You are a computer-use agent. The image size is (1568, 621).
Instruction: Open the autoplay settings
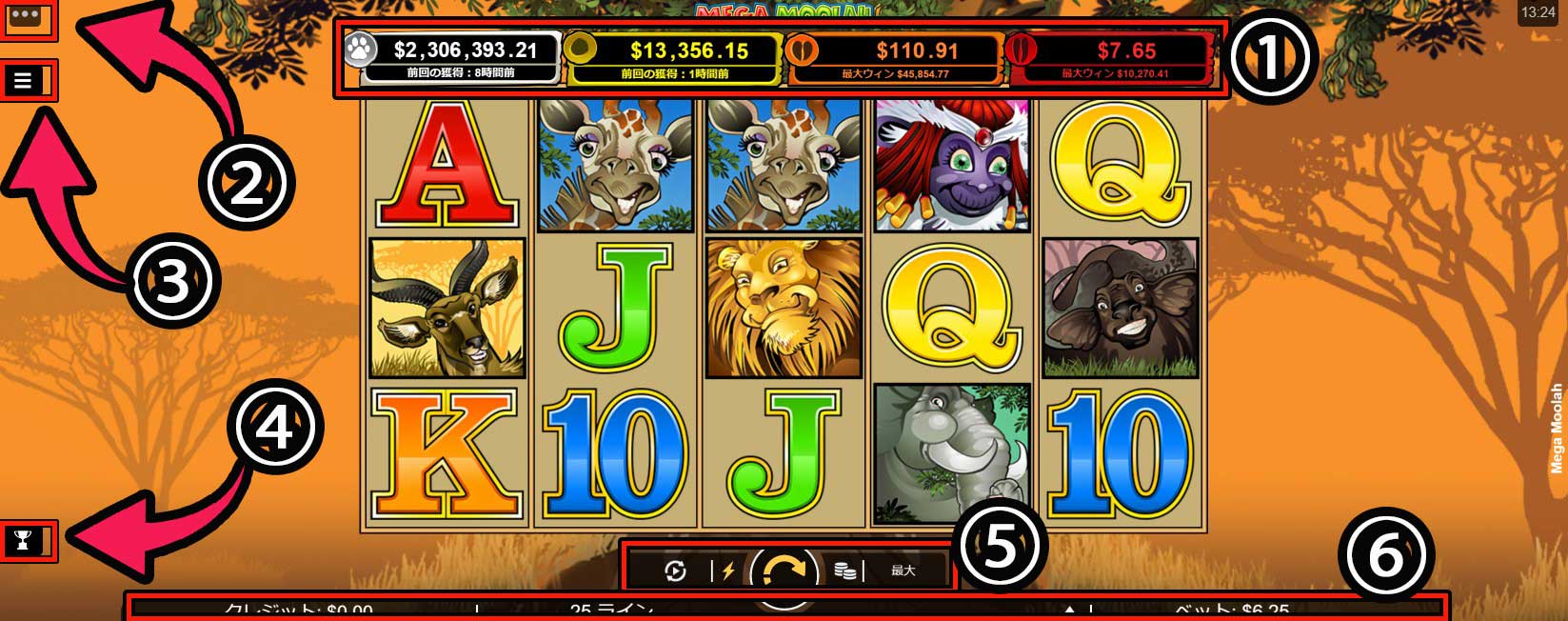coord(675,571)
